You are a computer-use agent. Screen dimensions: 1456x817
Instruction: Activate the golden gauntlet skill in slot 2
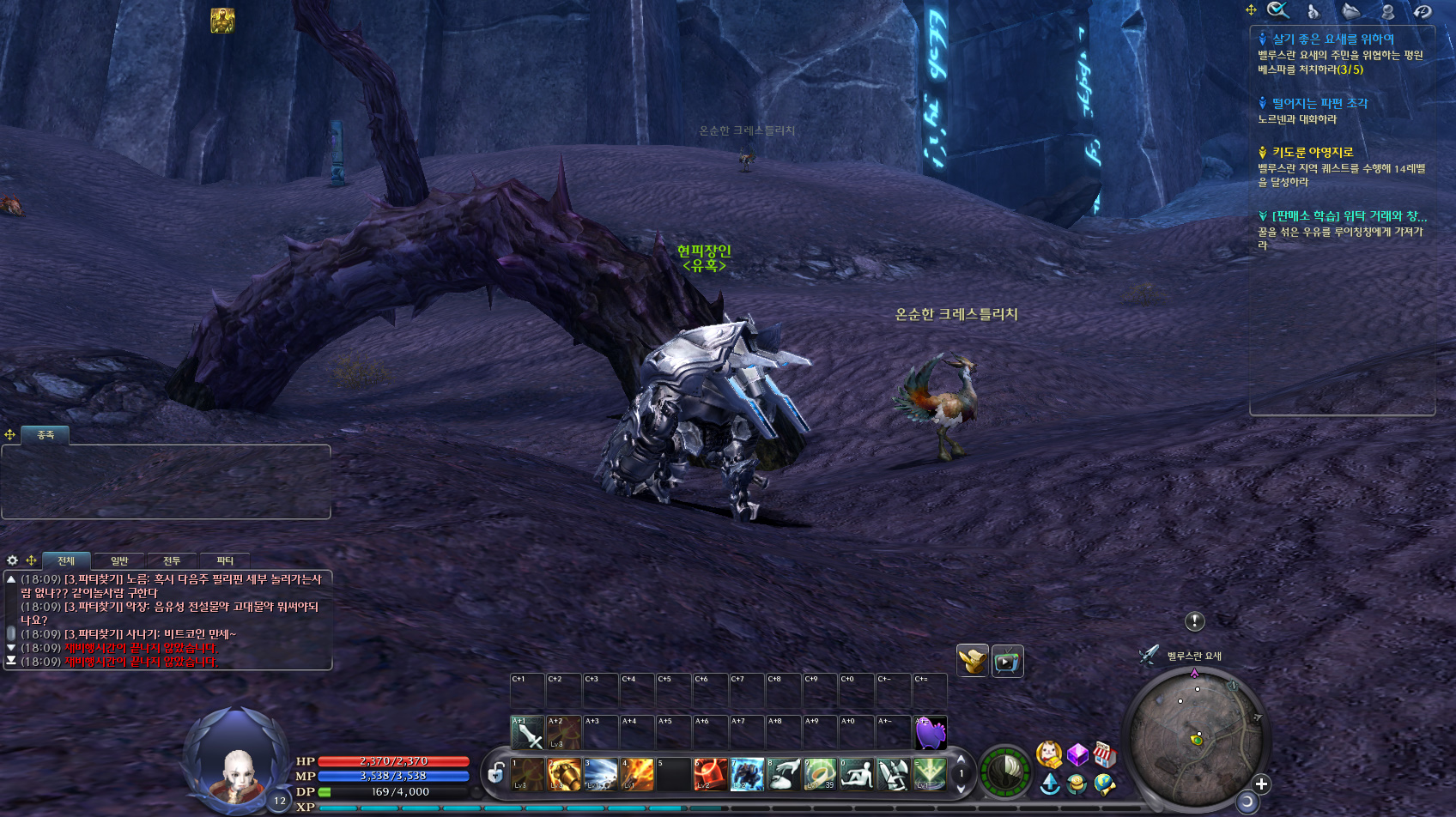coord(564,774)
